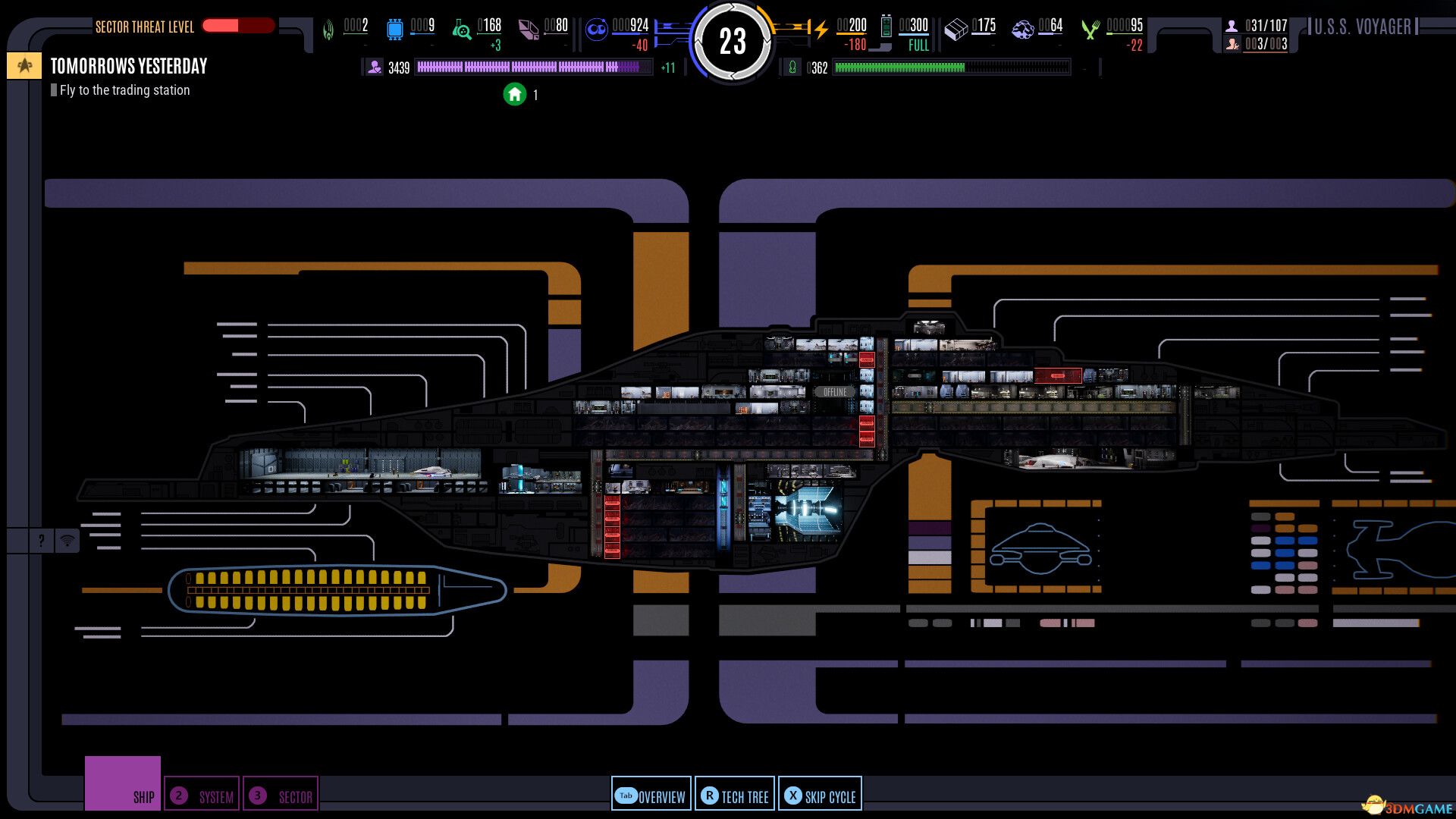Click the red Sector Threat Level bar
The height and width of the screenshot is (819, 1456).
click(x=239, y=26)
